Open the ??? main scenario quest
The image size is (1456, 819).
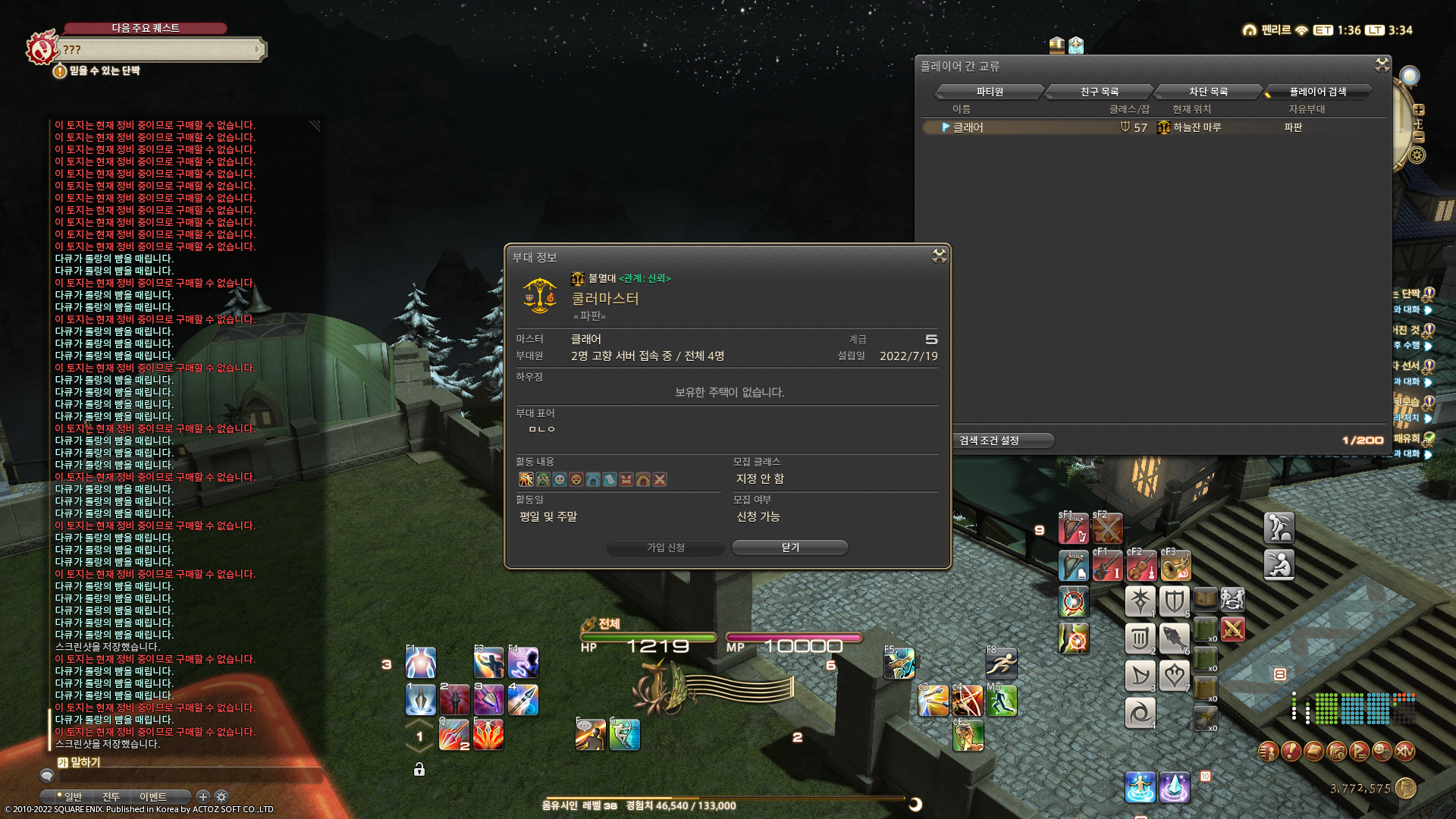(x=159, y=50)
